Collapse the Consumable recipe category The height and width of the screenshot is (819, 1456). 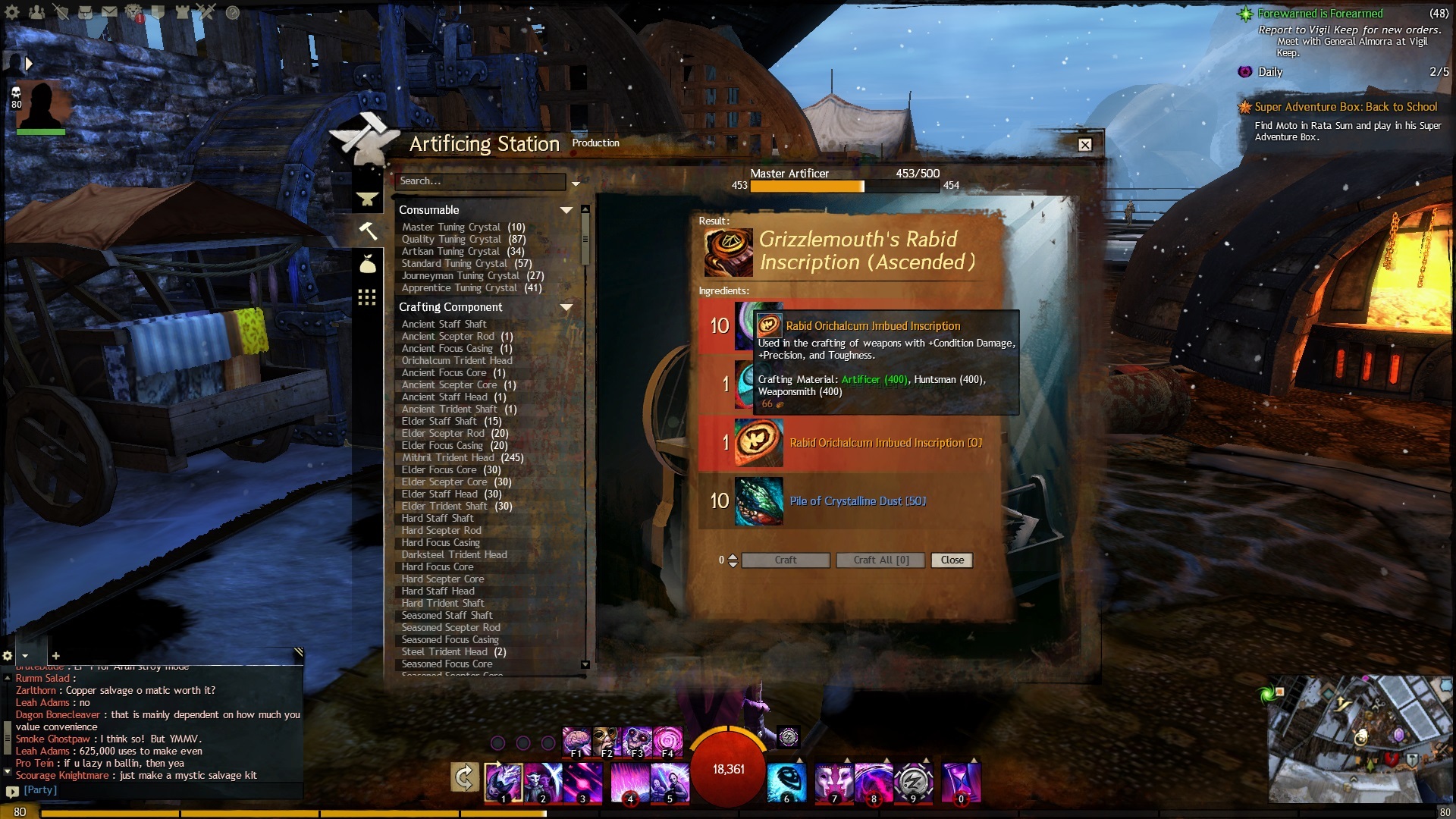coord(566,210)
